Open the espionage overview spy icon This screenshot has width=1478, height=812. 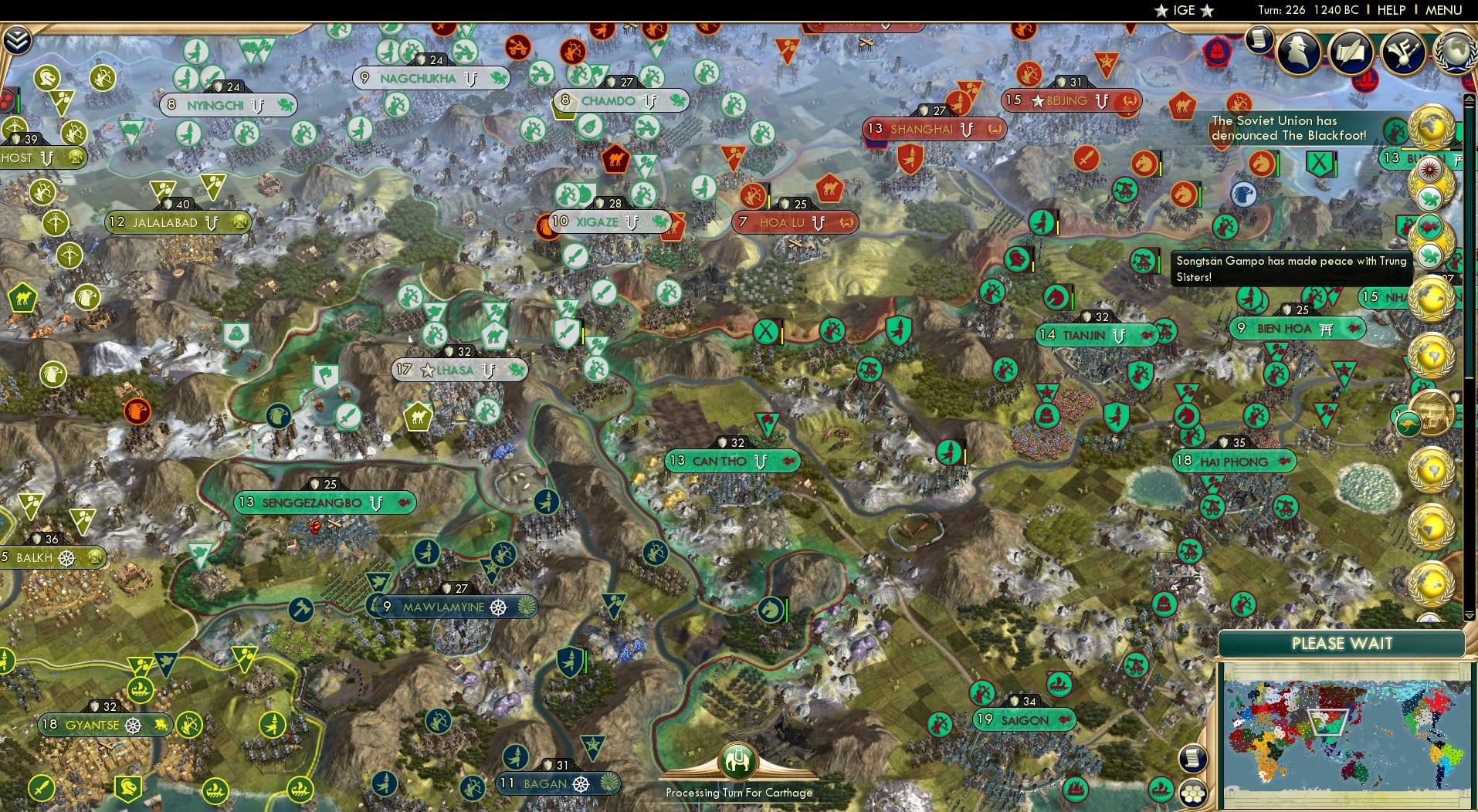point(1298,51)
